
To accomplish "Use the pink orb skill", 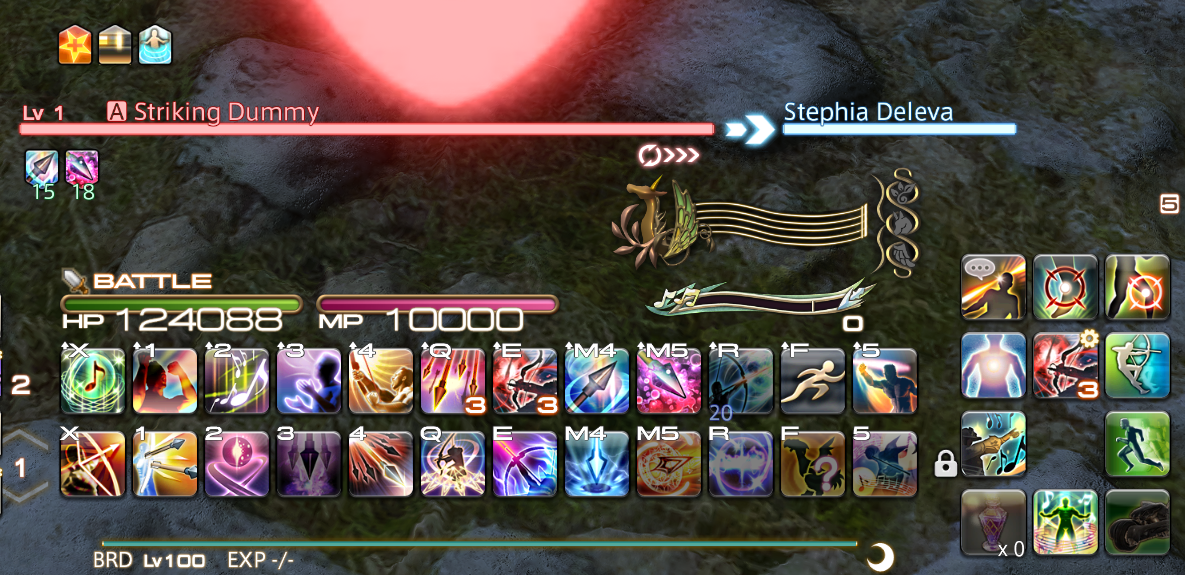I will click(x=237, y=464).
